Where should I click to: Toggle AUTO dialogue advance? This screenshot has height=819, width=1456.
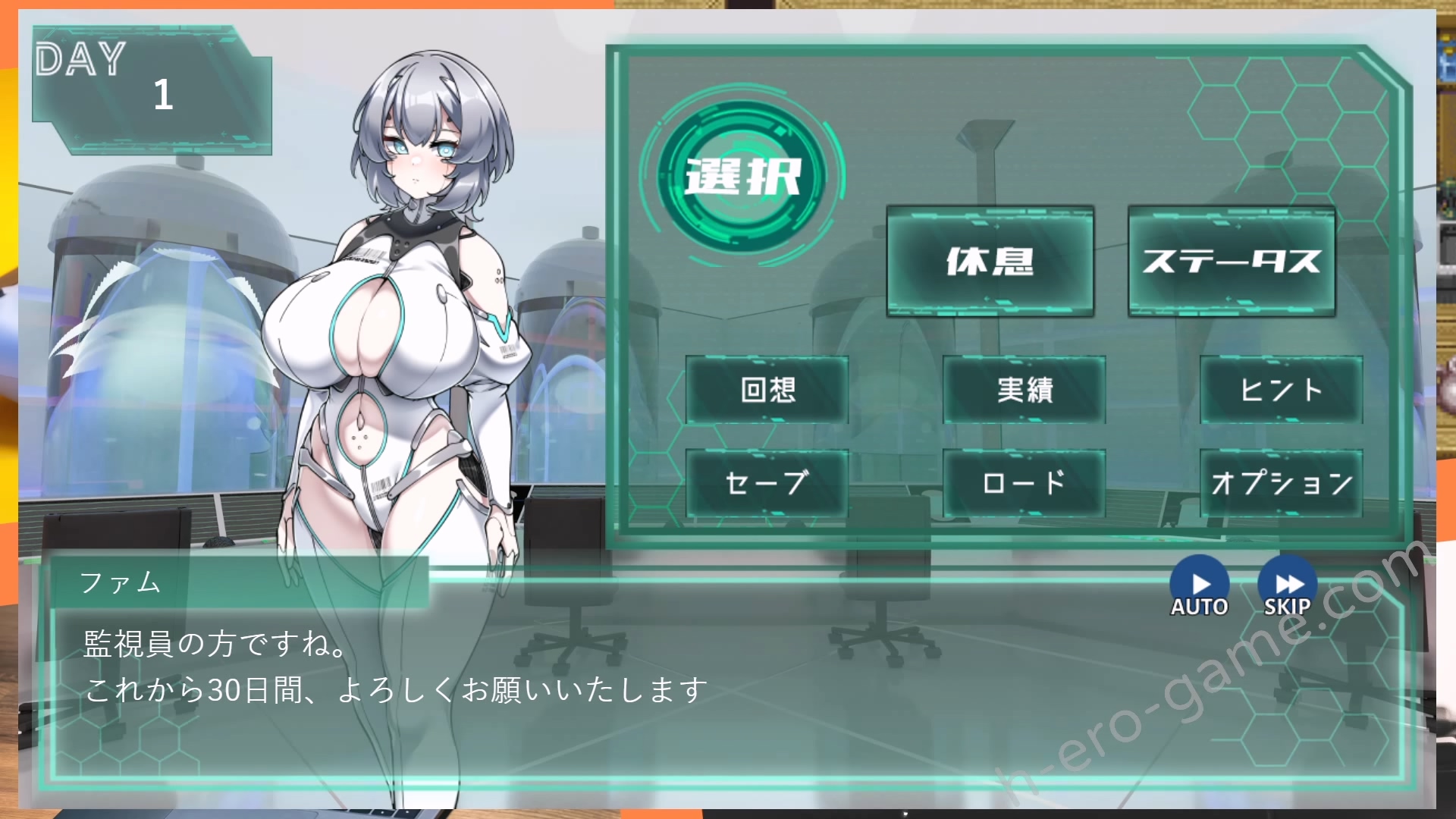[x=1199, y=587]
